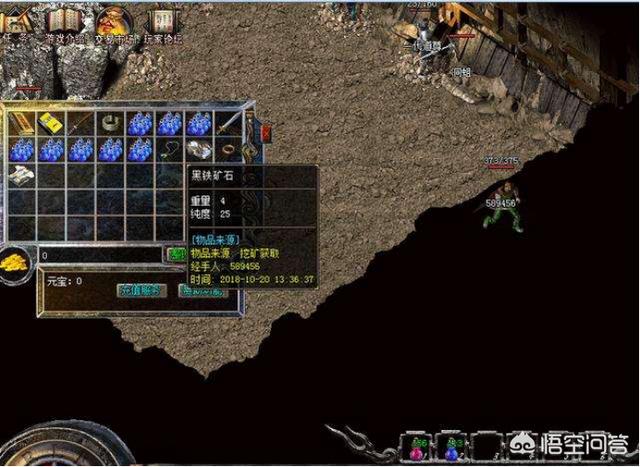The height and width of the screenshot is (467, 640).
Task: Select the black iron ore item
Action: tap(198, 150)
